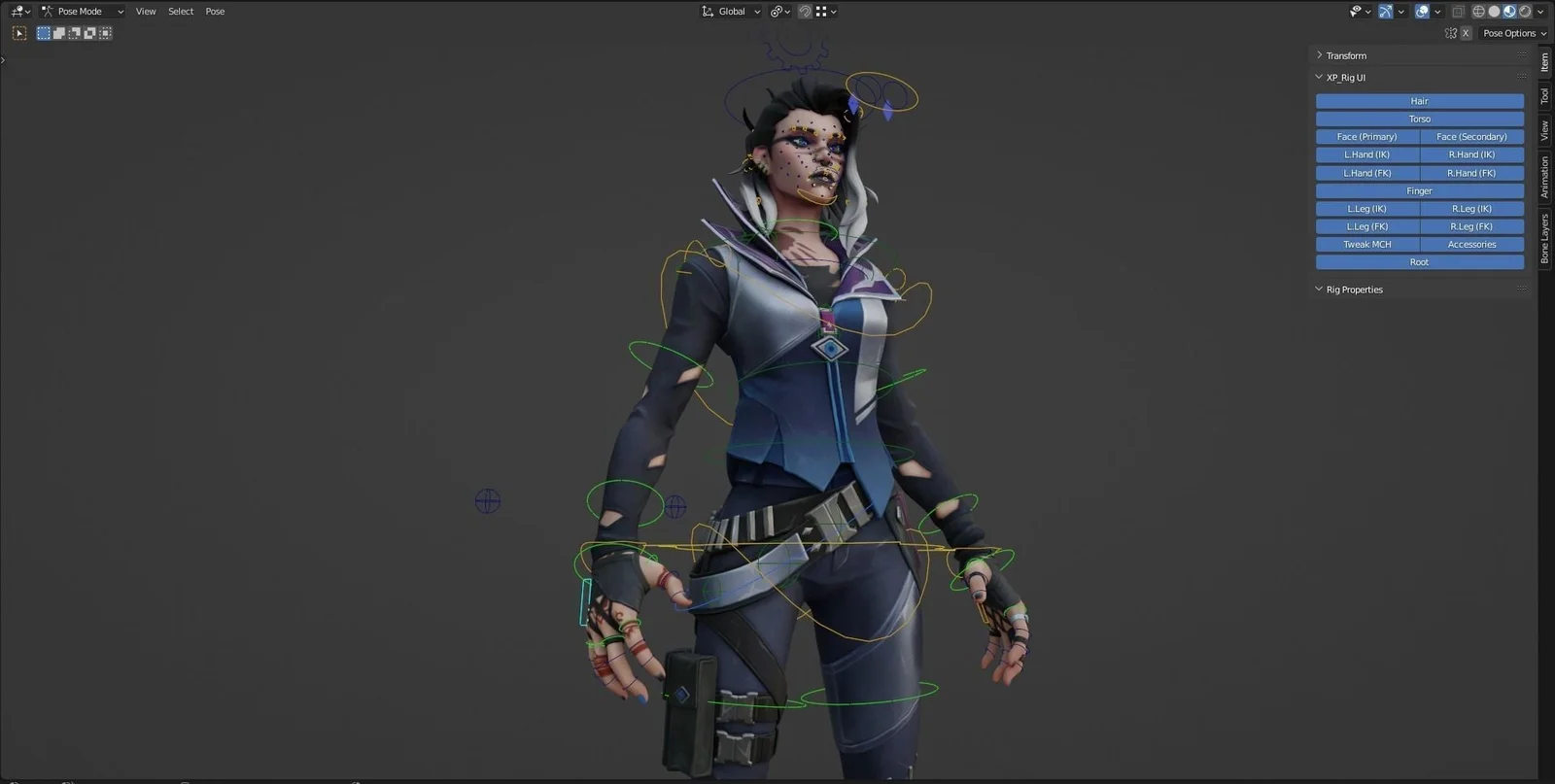Switch viewport to Wireframe shading
This screenshot has width=1555, height=784.
pyautogui.click(x=1479, y=11)
